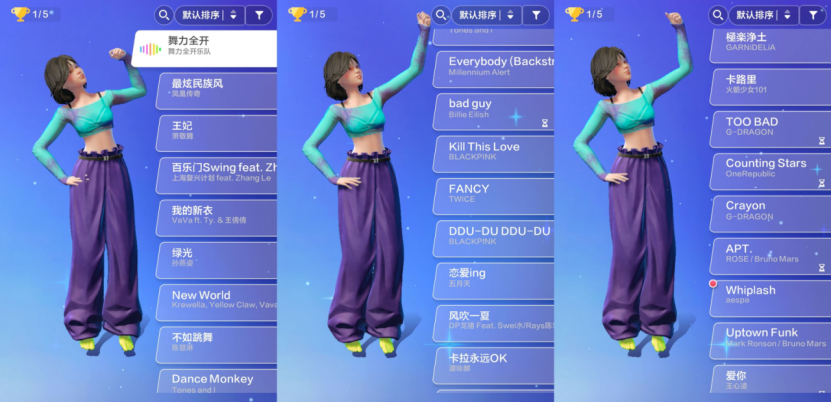Image resolution: width=832 pixels, height=402 pixels.
Task: Select the Kill This Love song row
Action: (x=494, y=152)
